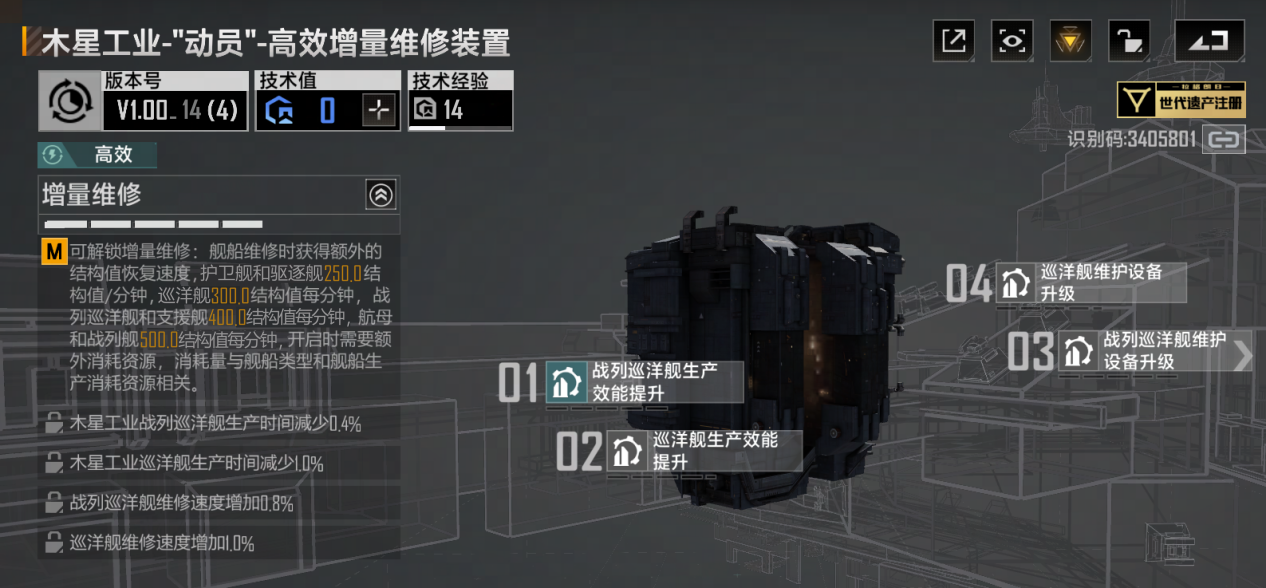Select node 01 战列巡洋舰生产效能提升
The width and height of the screenshot is (1266, 588).
tap(645, 382)
